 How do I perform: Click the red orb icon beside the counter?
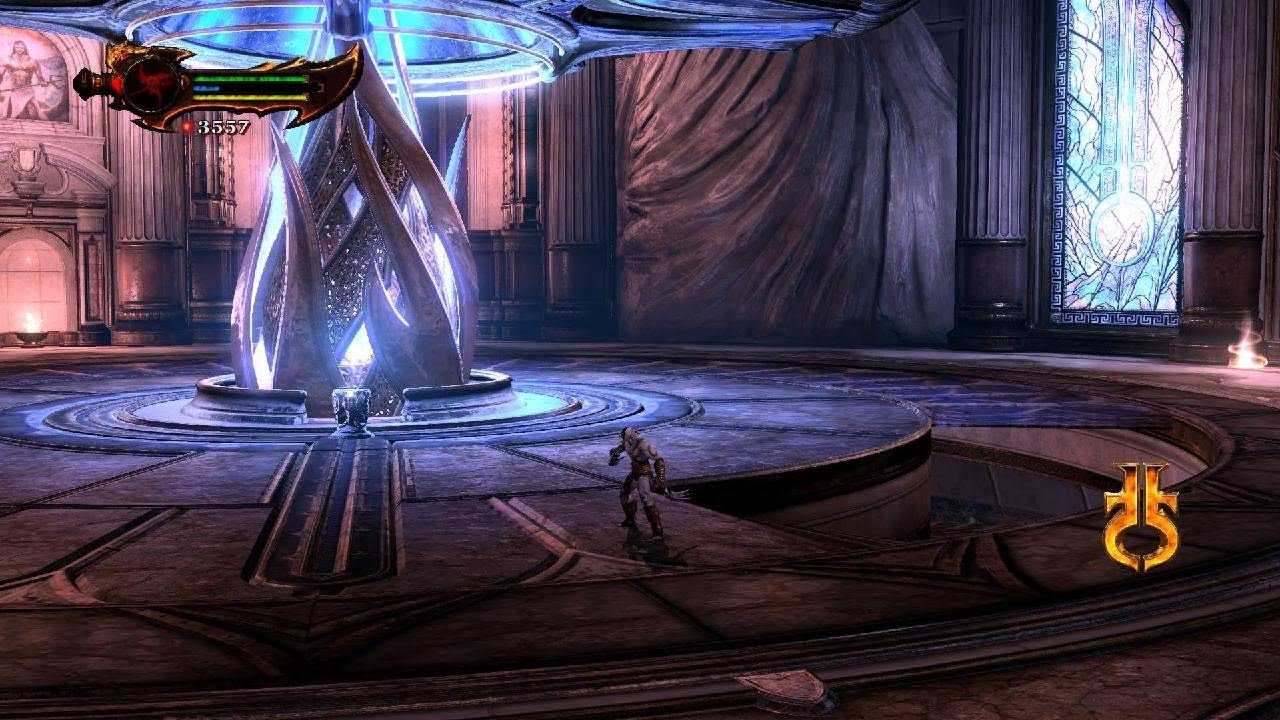187,126
